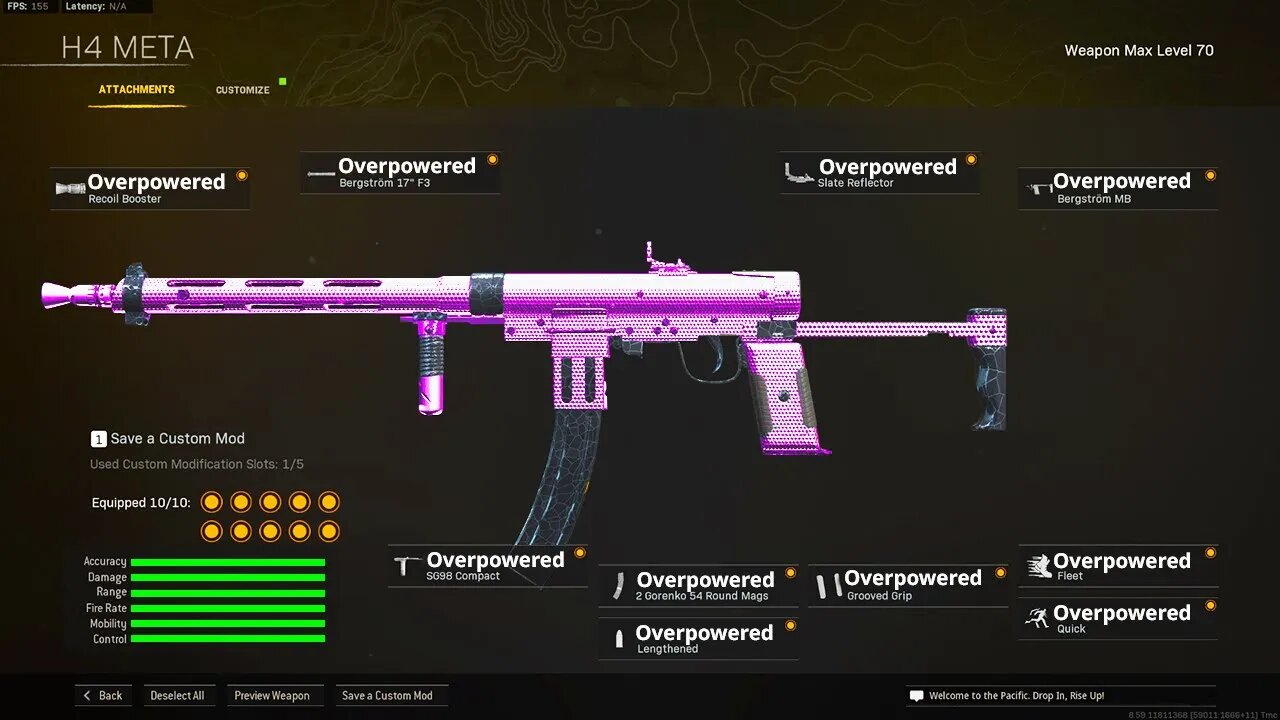1280x720 pixels.
Task: Adjust the Mobility stat bar
Action: [x=228, y=623]
